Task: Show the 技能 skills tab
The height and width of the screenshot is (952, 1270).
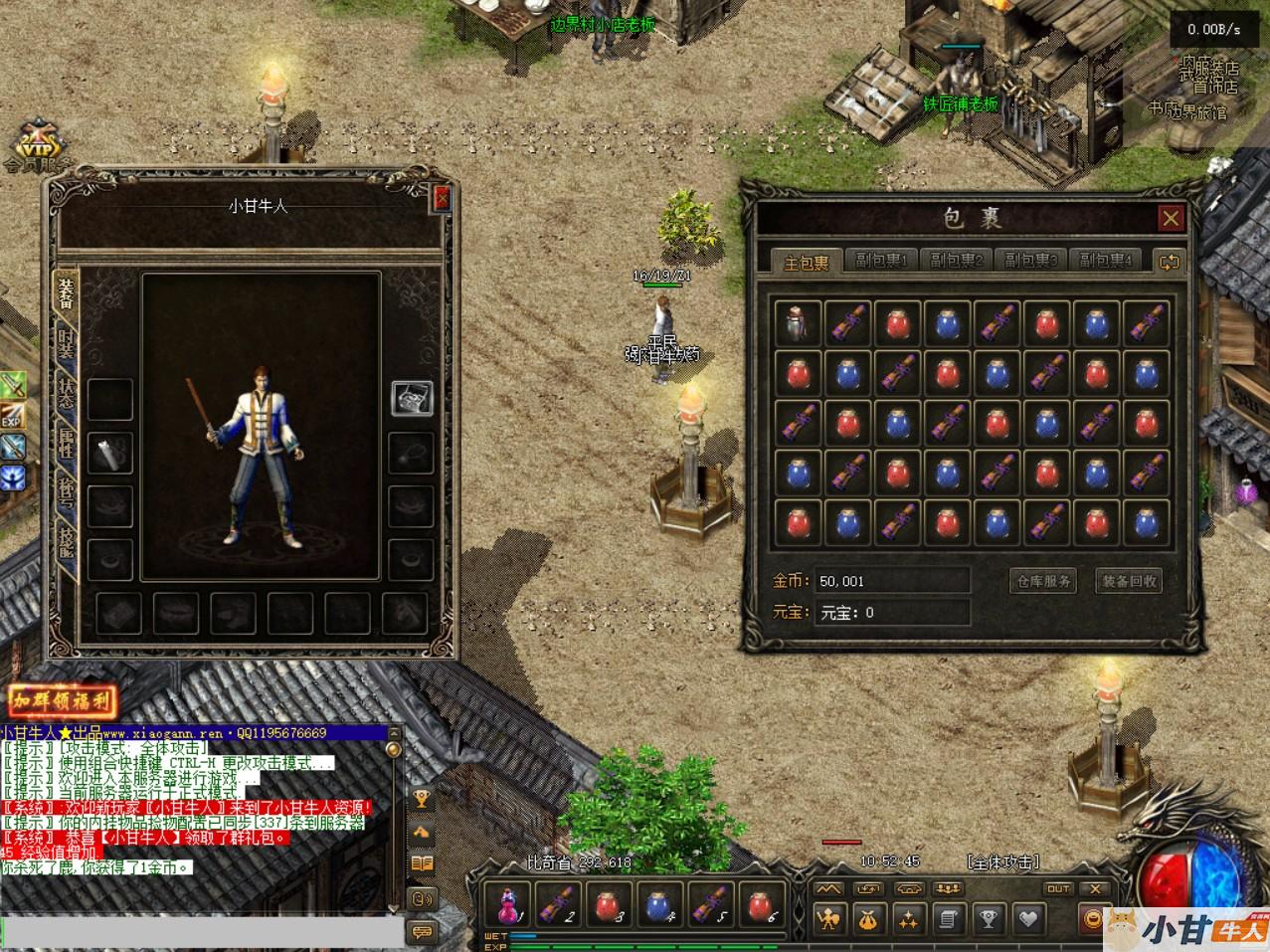Action: (67, 541)
